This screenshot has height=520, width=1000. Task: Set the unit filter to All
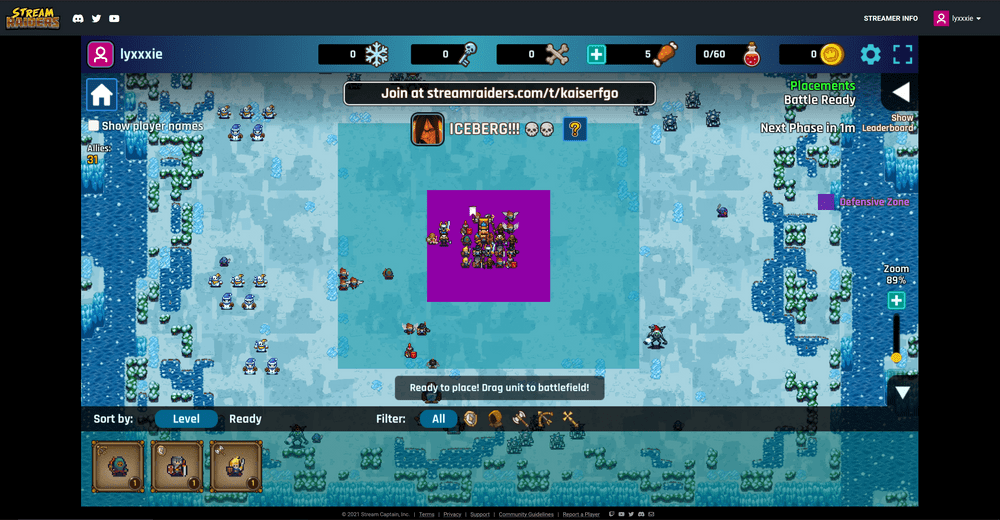tap(438, 419)
